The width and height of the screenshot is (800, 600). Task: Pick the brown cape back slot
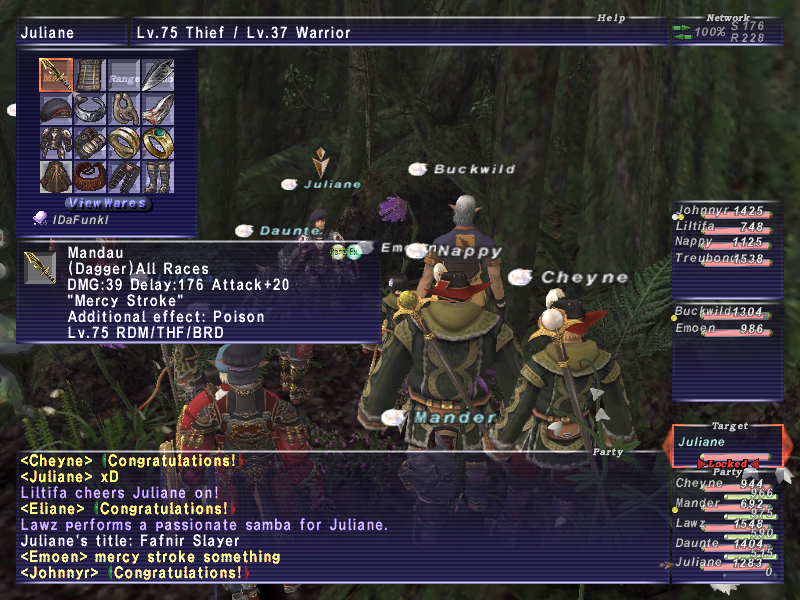coord(56,177)
